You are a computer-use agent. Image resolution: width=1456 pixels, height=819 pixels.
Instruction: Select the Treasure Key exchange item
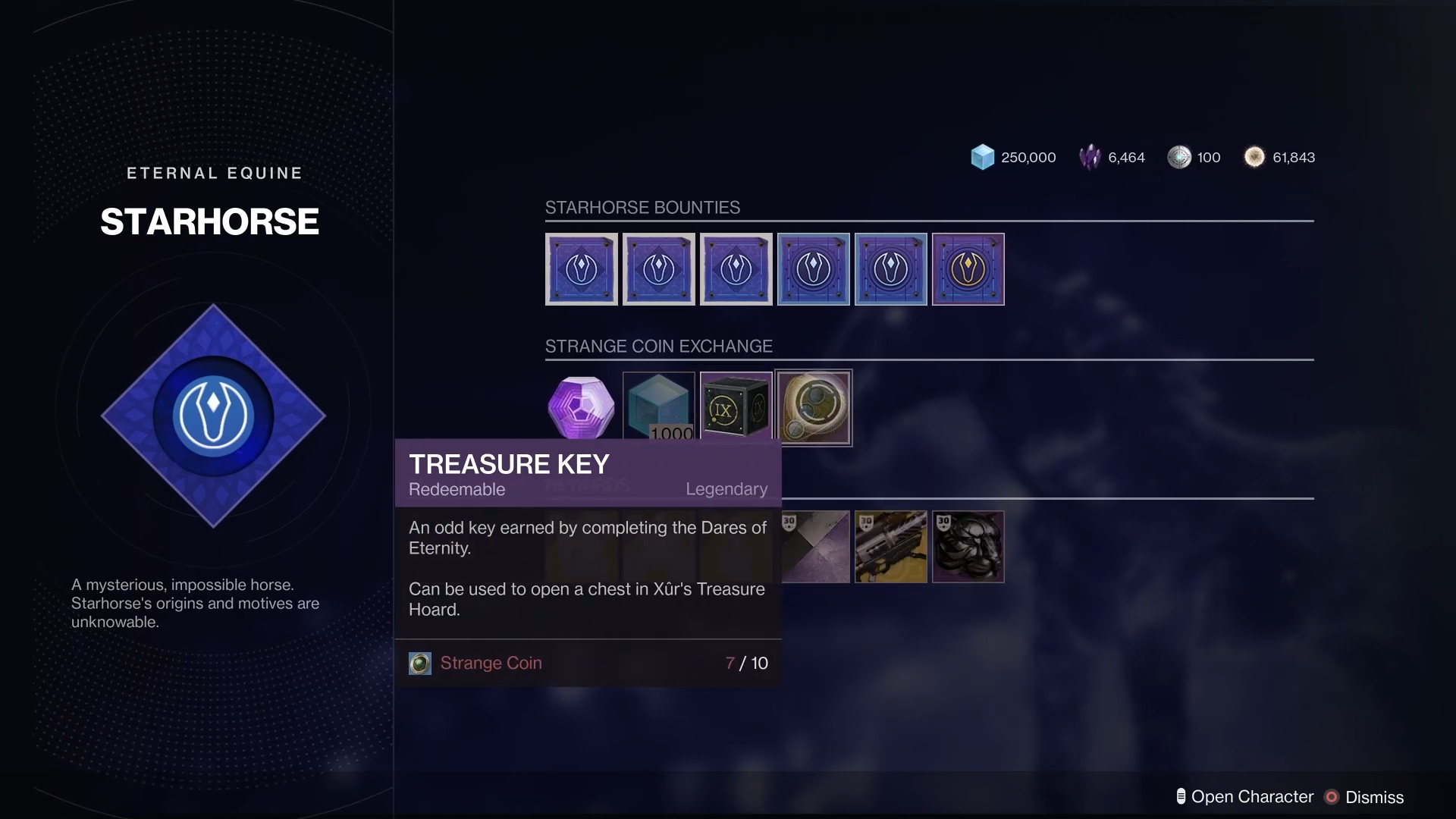tap(814, 408)
